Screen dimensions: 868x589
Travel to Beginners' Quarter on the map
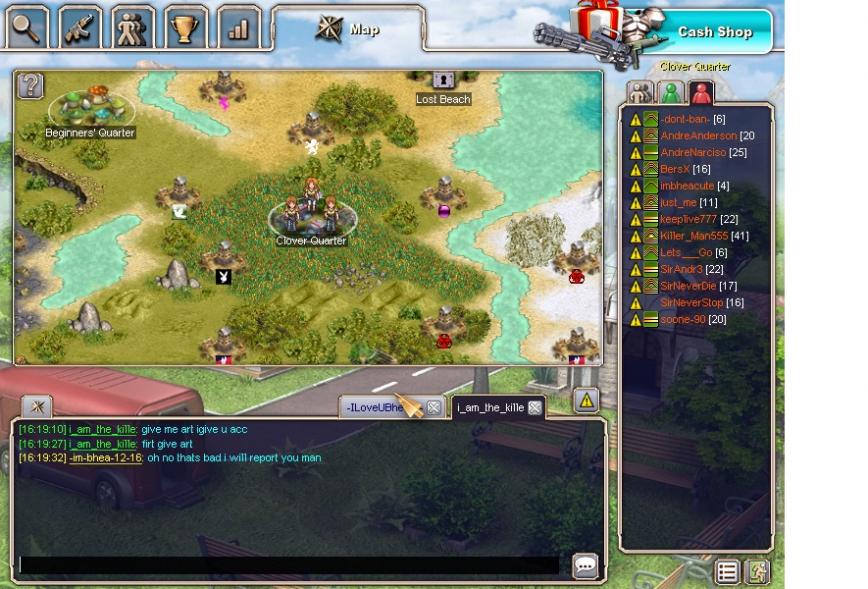pos(90,110)
